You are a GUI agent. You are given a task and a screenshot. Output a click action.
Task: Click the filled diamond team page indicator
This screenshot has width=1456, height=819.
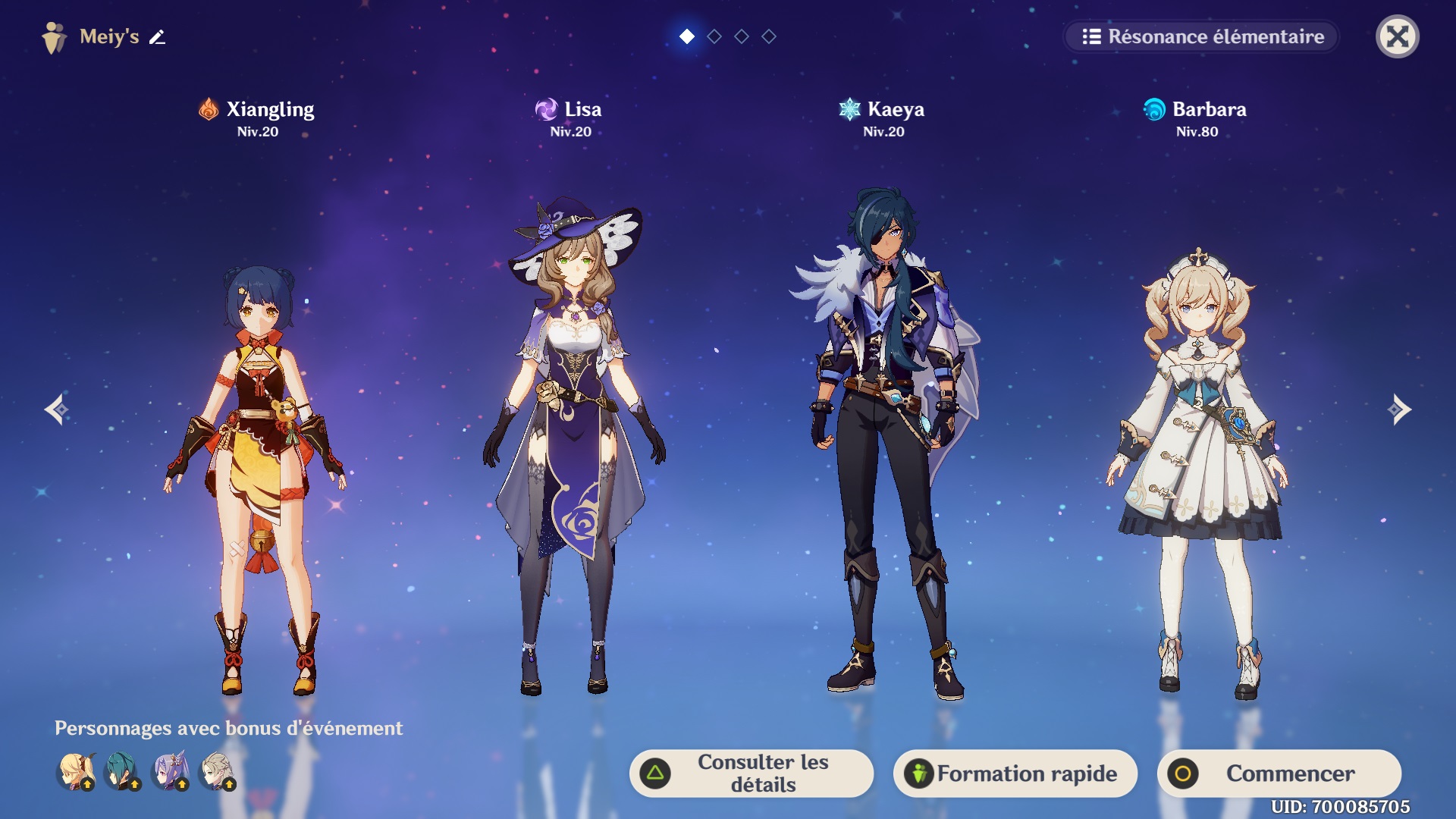[x=687, y=36]
